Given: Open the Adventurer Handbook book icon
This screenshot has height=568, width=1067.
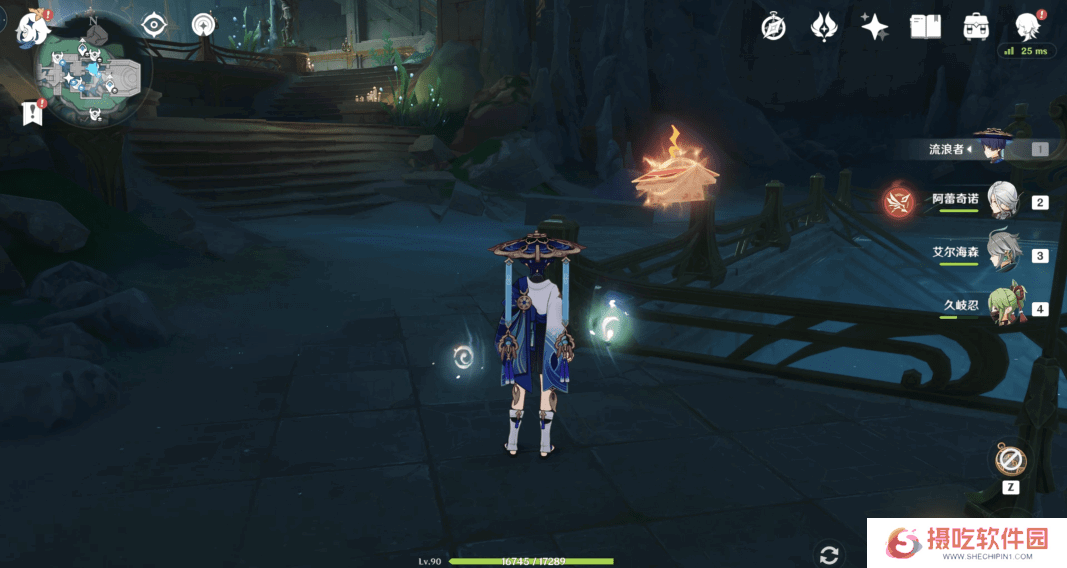Looking at the screenshot, I should 925,27.
